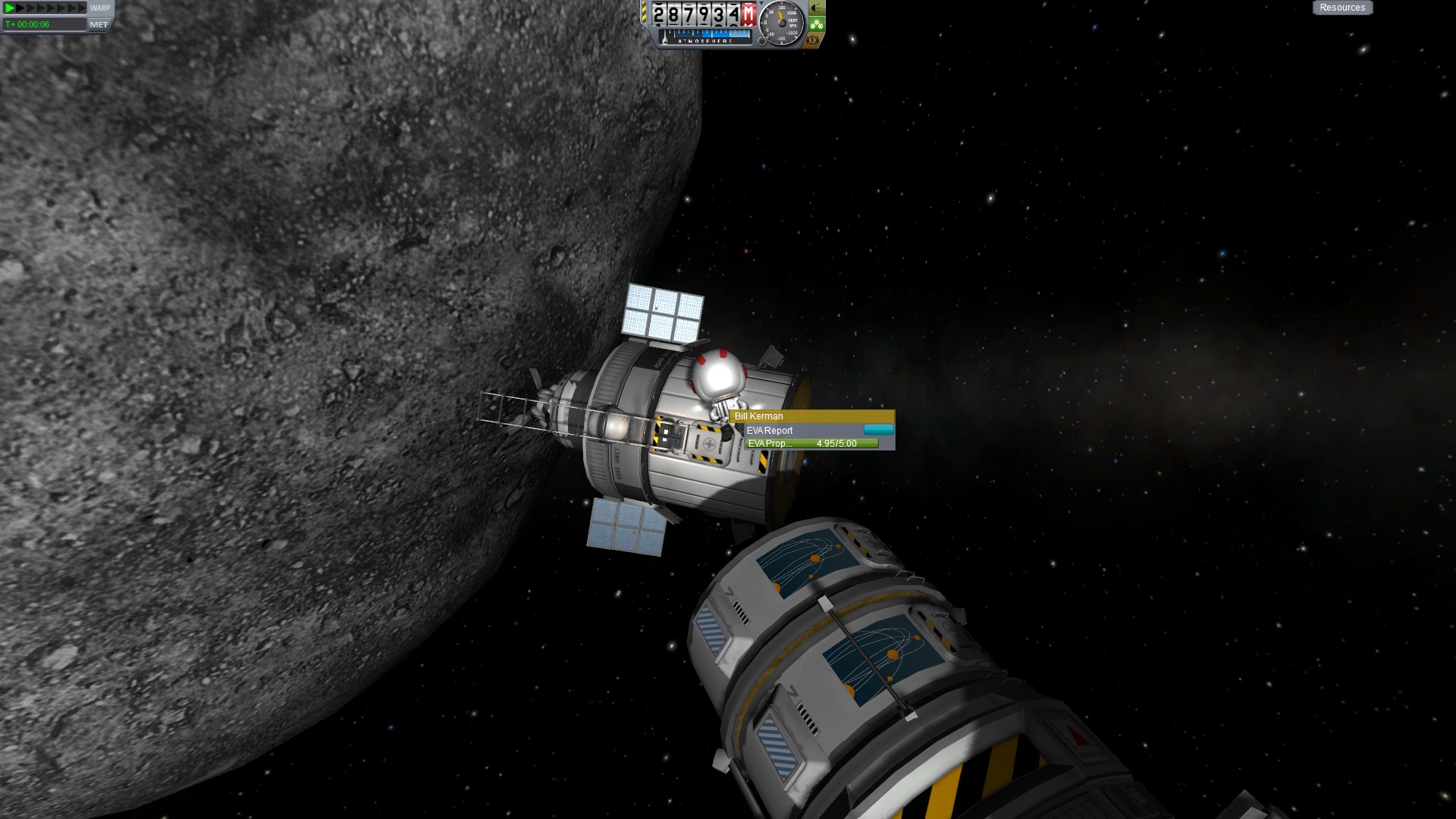Screen dimensions: 1456x819
Task: Toggle the MET mission clock mode
Action: 99,24
